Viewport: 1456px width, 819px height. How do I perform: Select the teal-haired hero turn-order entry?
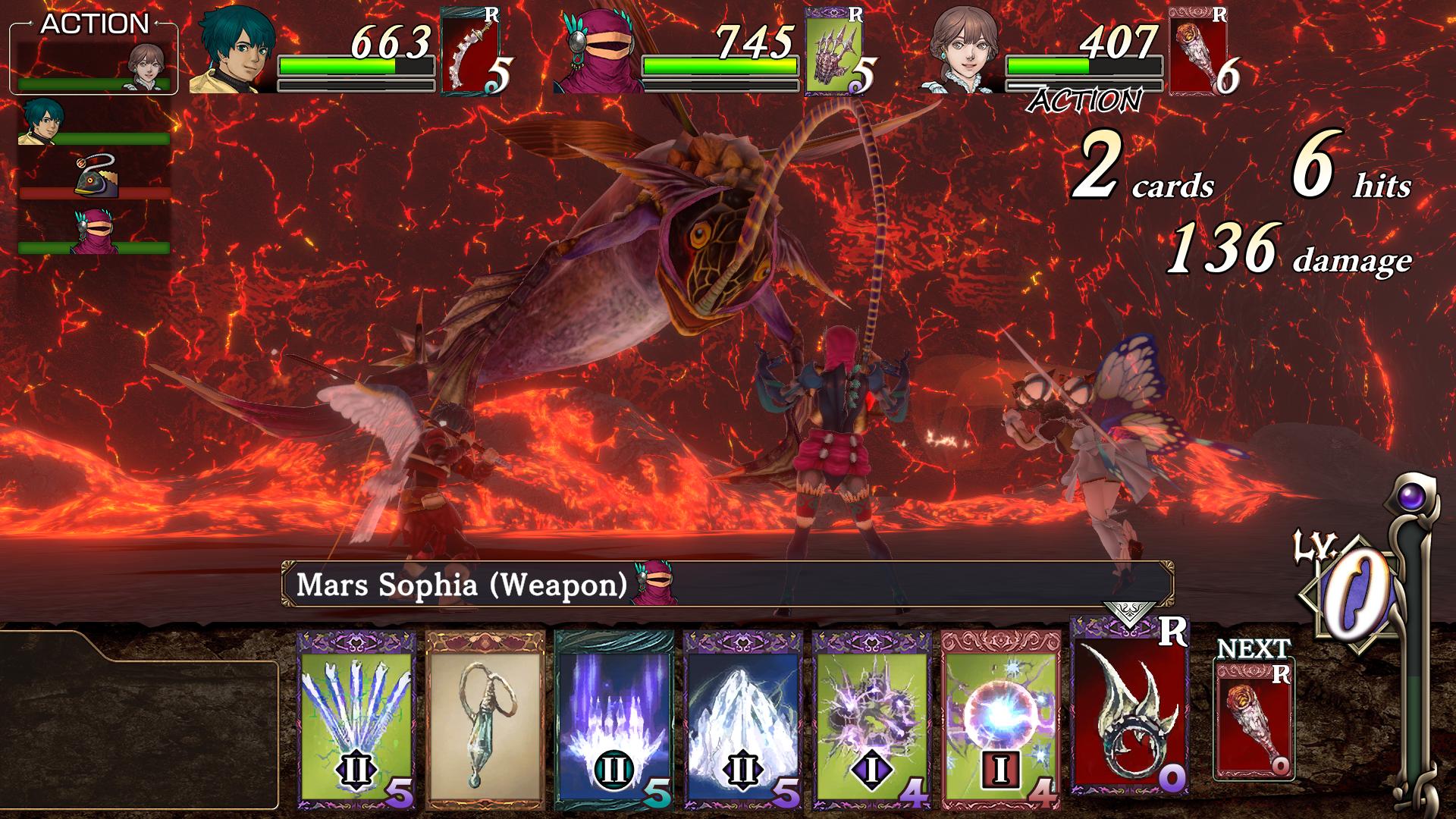coord(94,123)
